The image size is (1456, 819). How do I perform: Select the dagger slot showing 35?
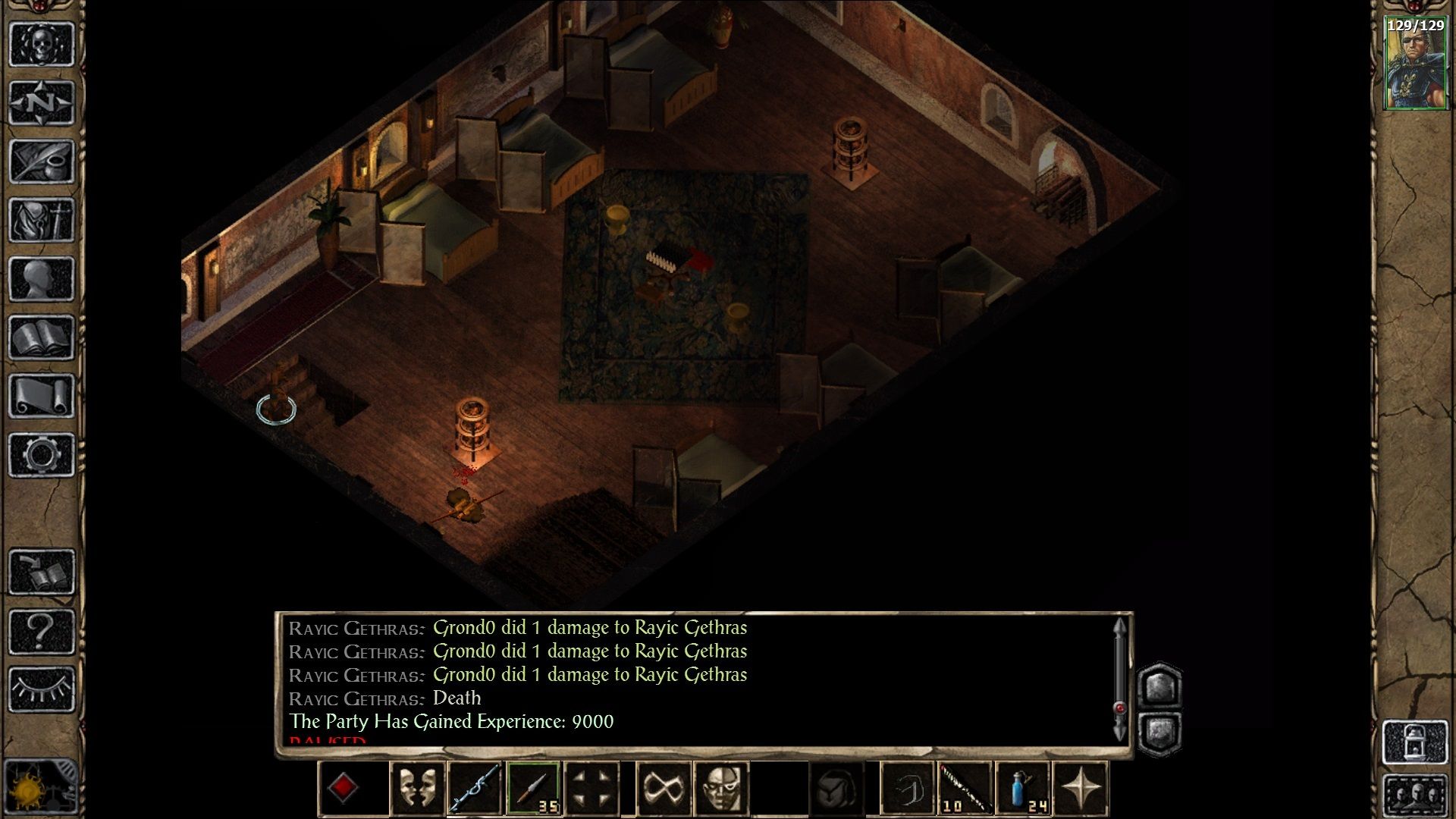point(533,789)
